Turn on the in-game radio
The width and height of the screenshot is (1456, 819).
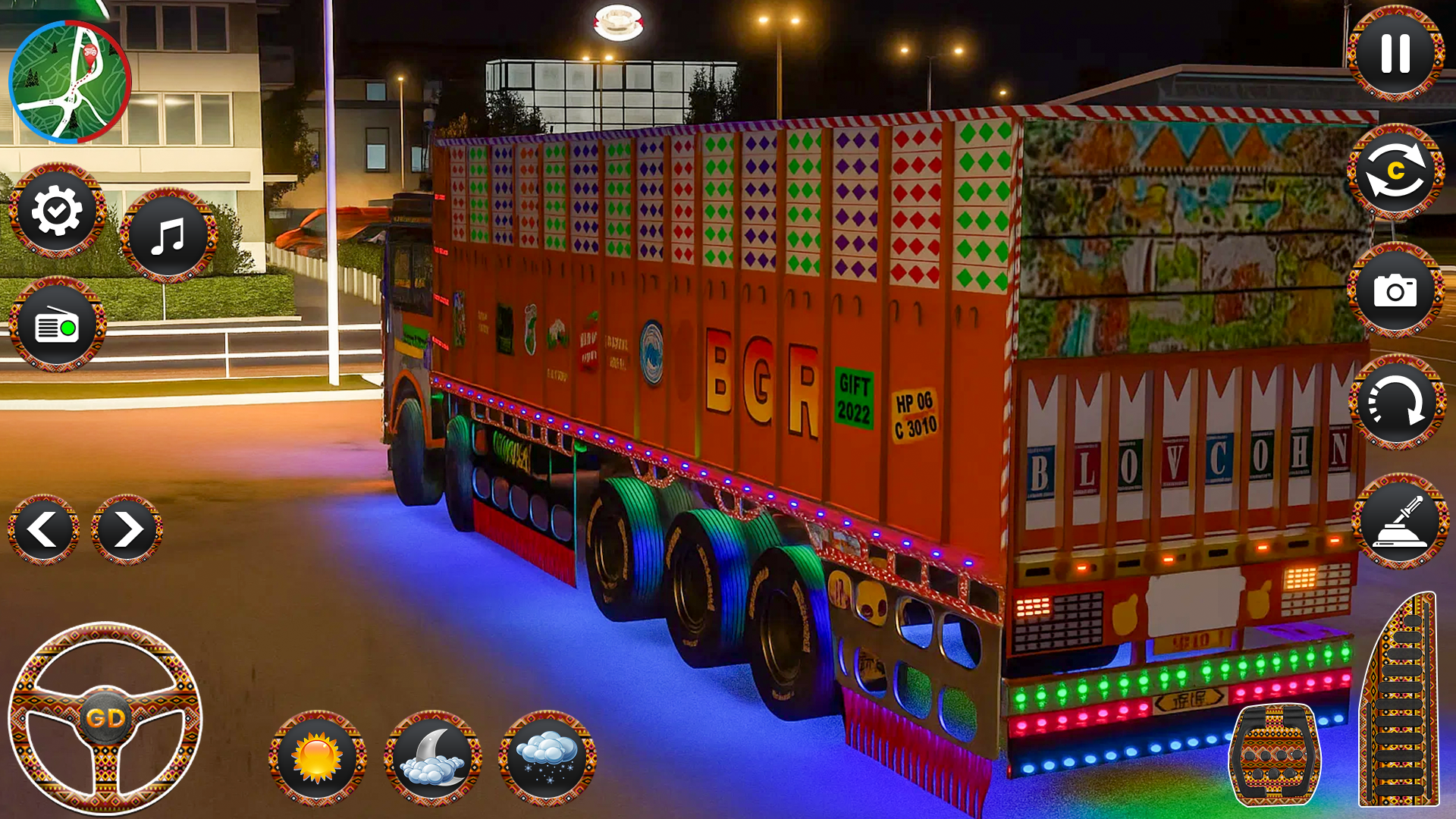pos(59,326)
